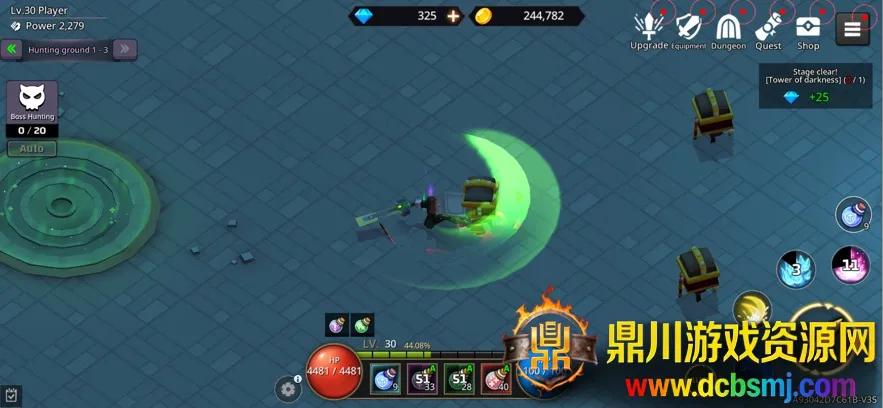Screen dimensions: 883x408
Task: Use the red health potion slot
Action: 496,379
